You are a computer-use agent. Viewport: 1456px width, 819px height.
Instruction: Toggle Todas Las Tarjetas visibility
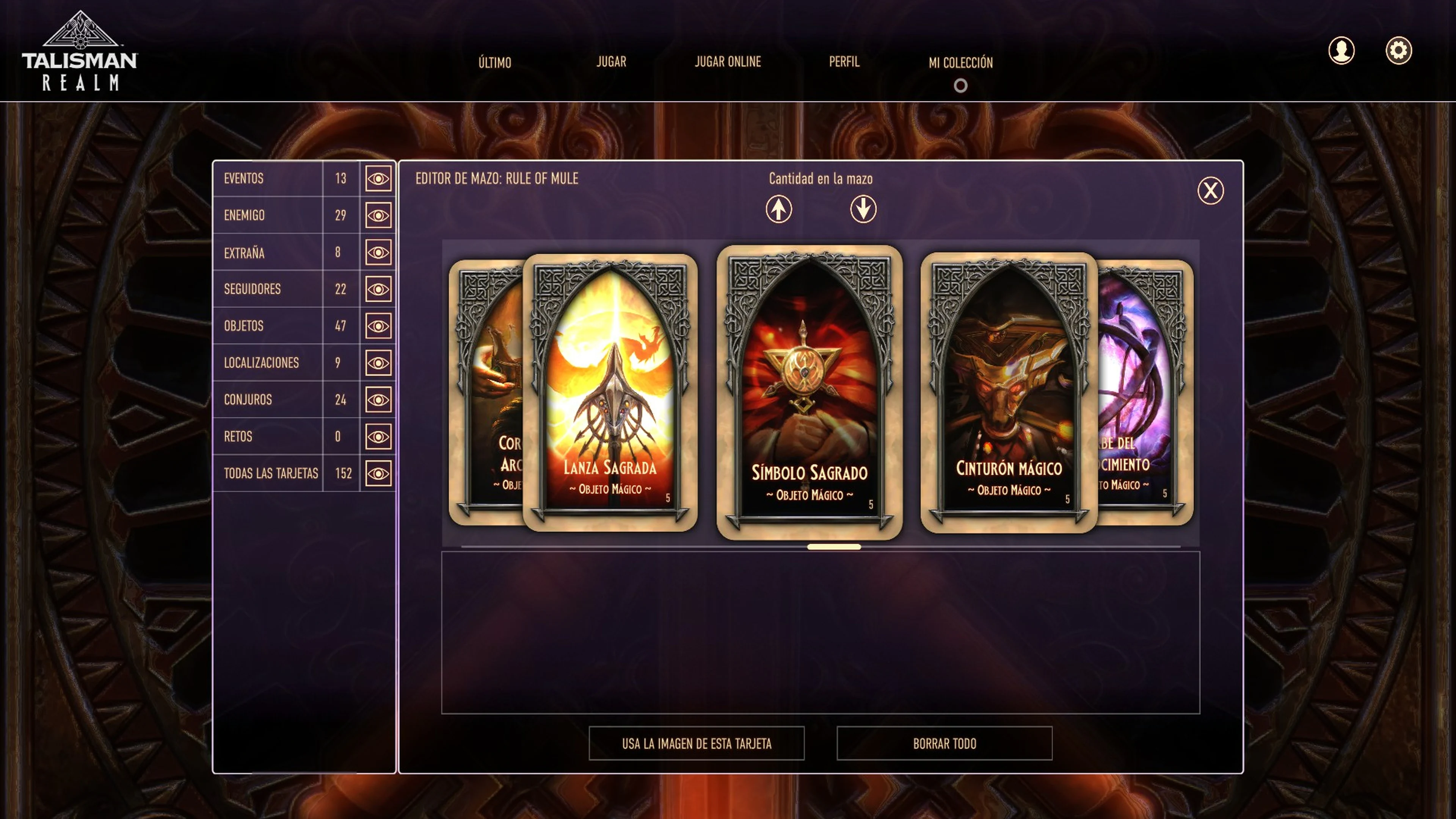click(378, 473)
